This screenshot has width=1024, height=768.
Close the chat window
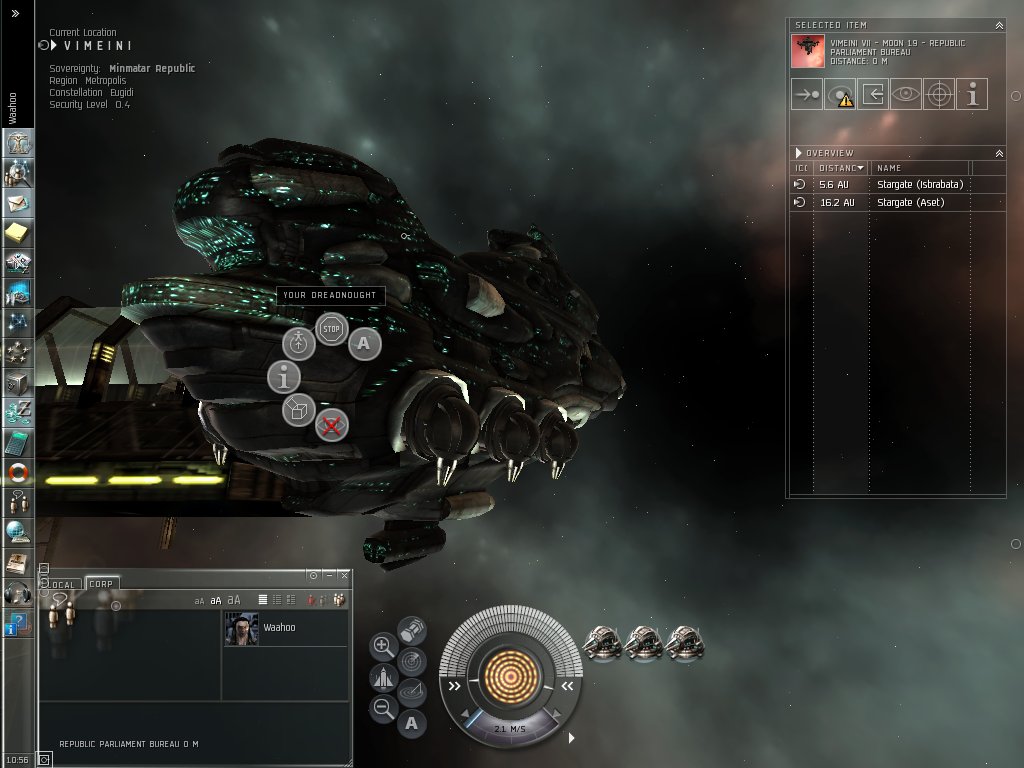pos(344,576)
